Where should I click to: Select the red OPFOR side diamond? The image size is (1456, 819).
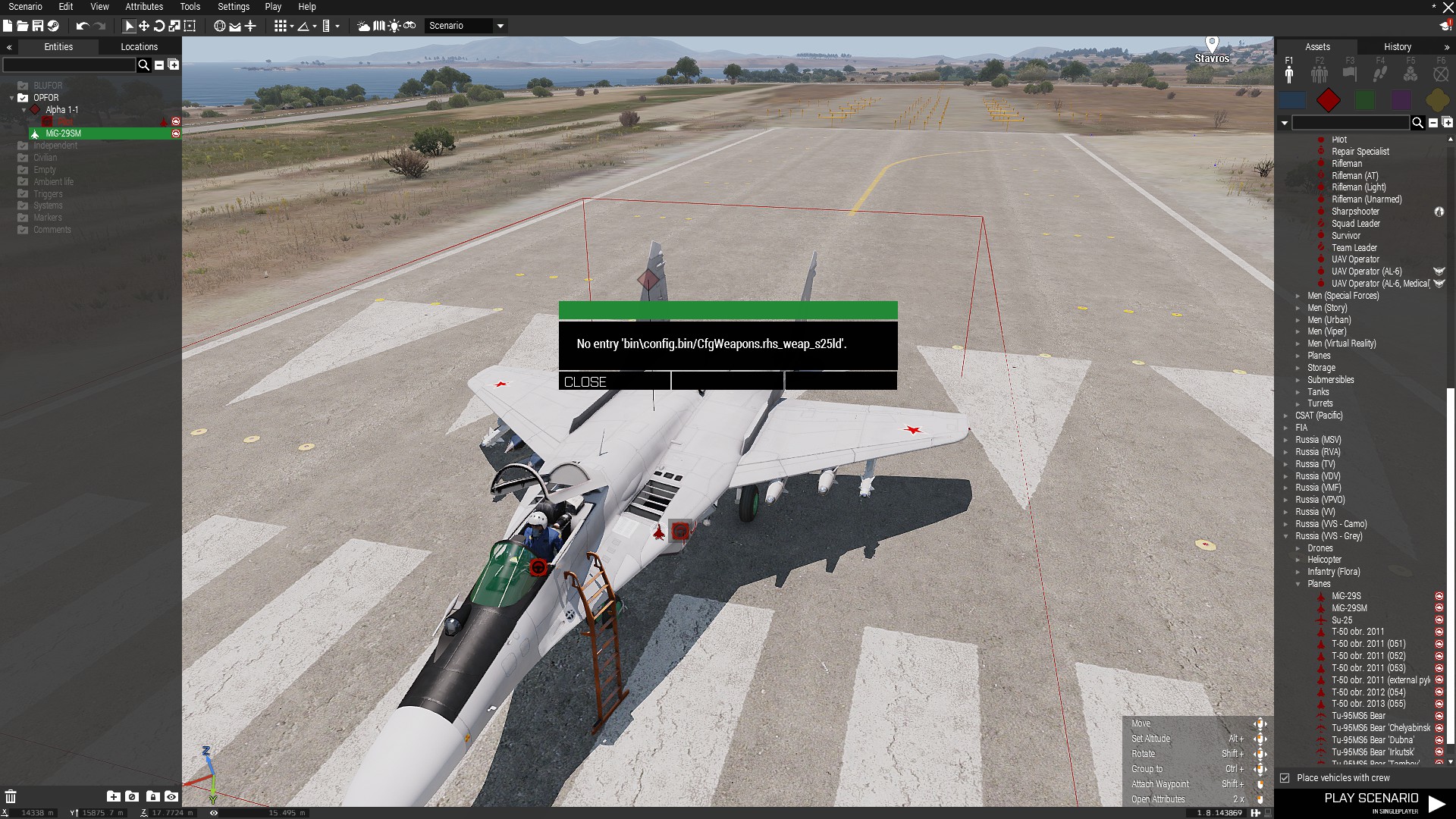[x=1328, y=100]
